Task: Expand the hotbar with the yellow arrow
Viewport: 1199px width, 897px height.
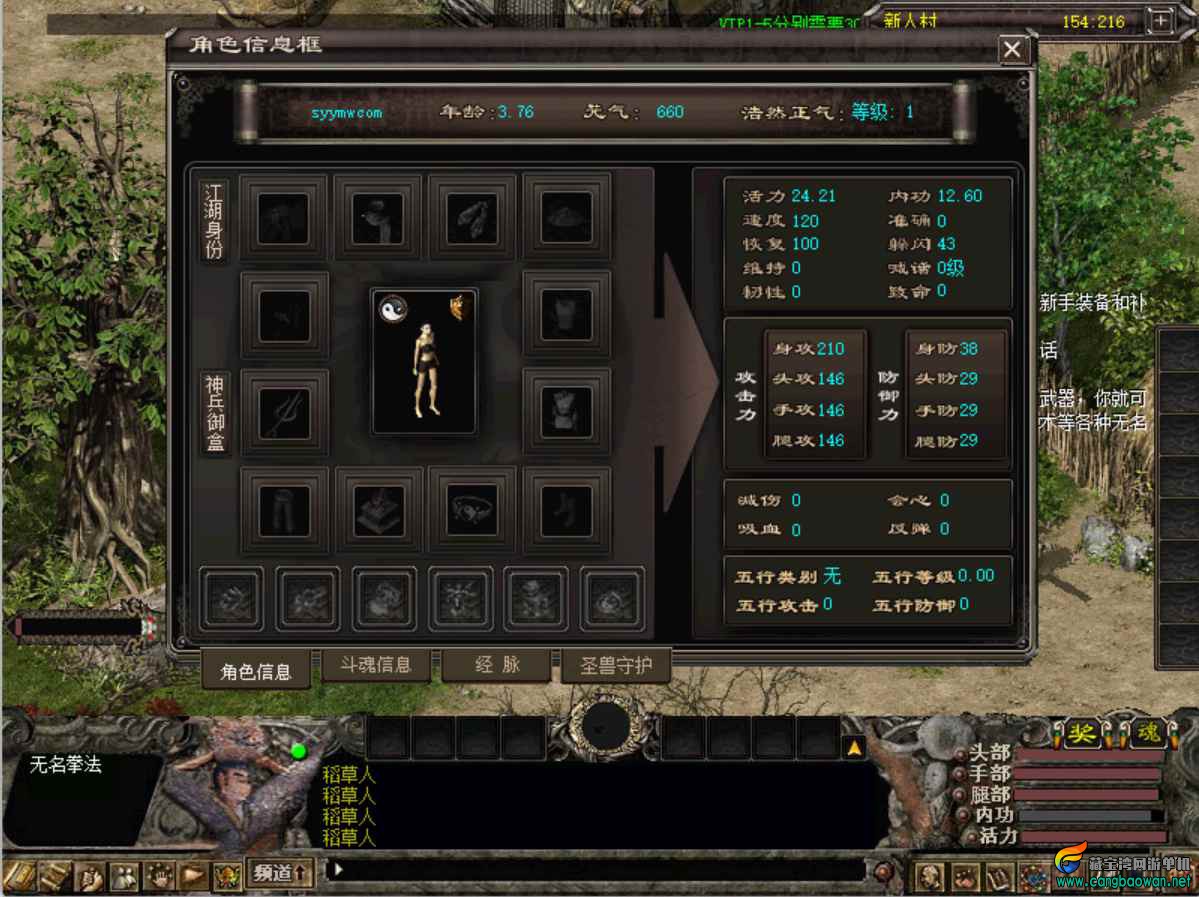Action: (855, 747)
